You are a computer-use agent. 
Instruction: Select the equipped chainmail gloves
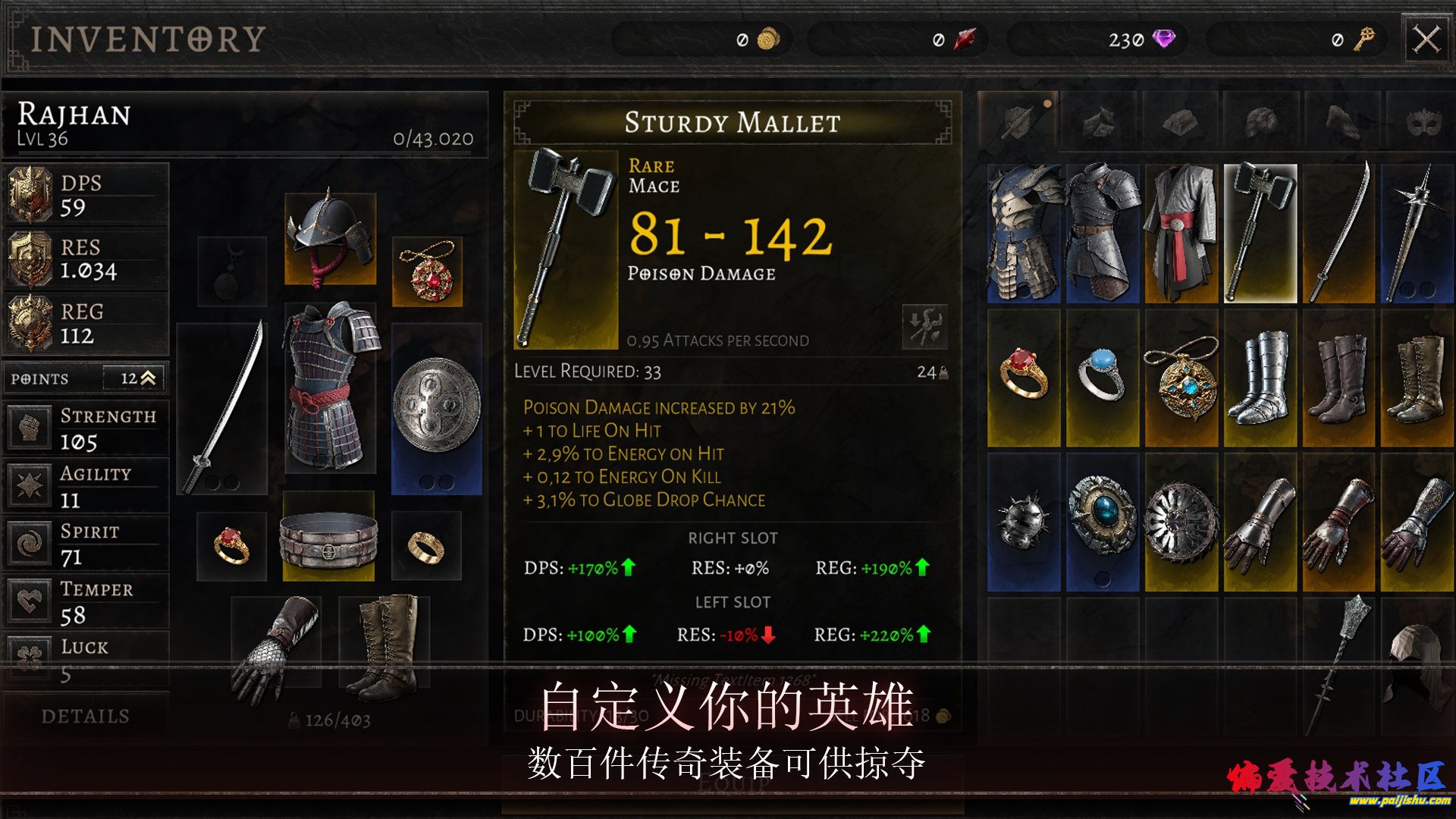pyautogui.click(x=276, y=648)
